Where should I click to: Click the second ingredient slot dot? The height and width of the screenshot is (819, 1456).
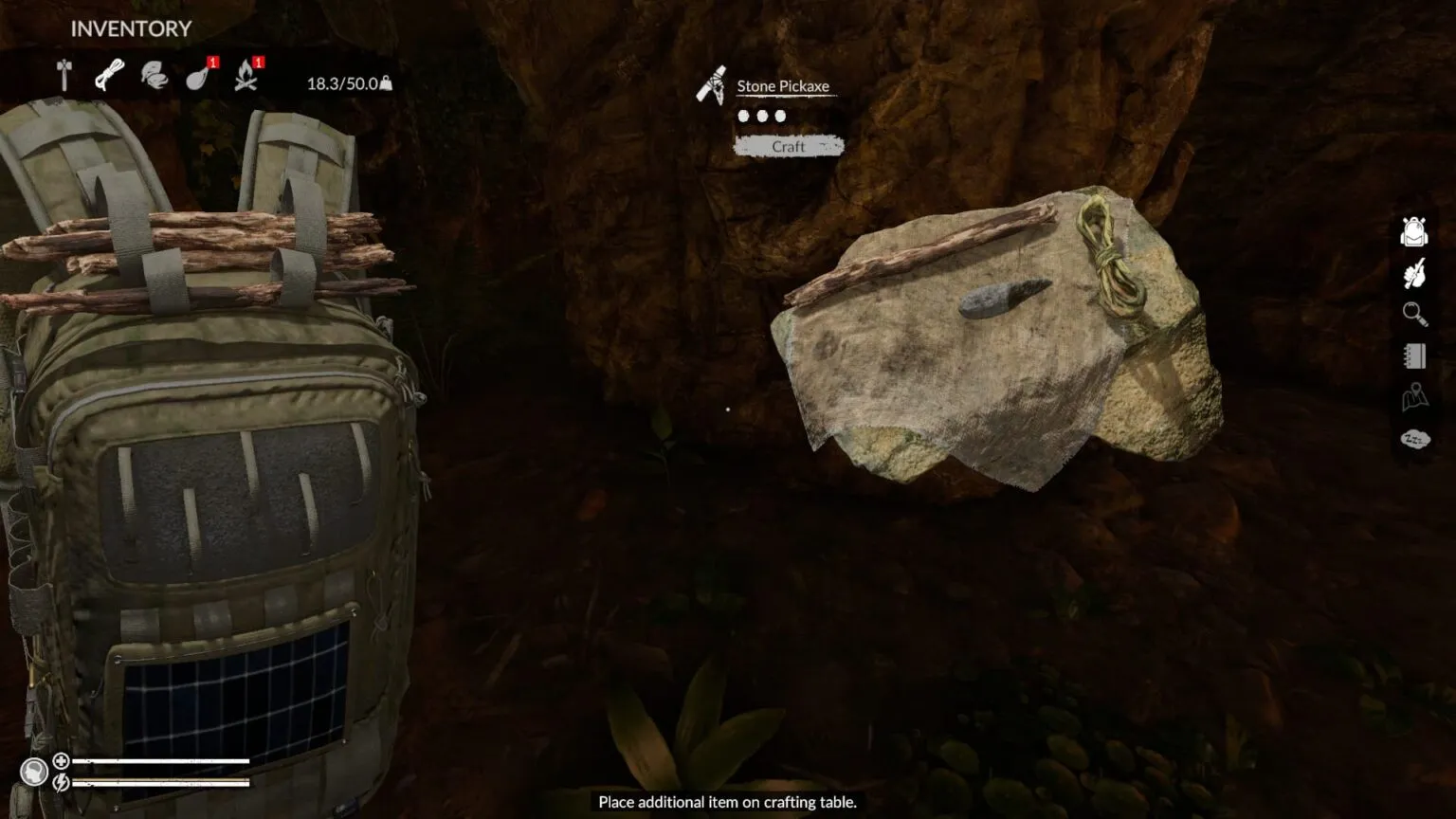tap(763, 115)
